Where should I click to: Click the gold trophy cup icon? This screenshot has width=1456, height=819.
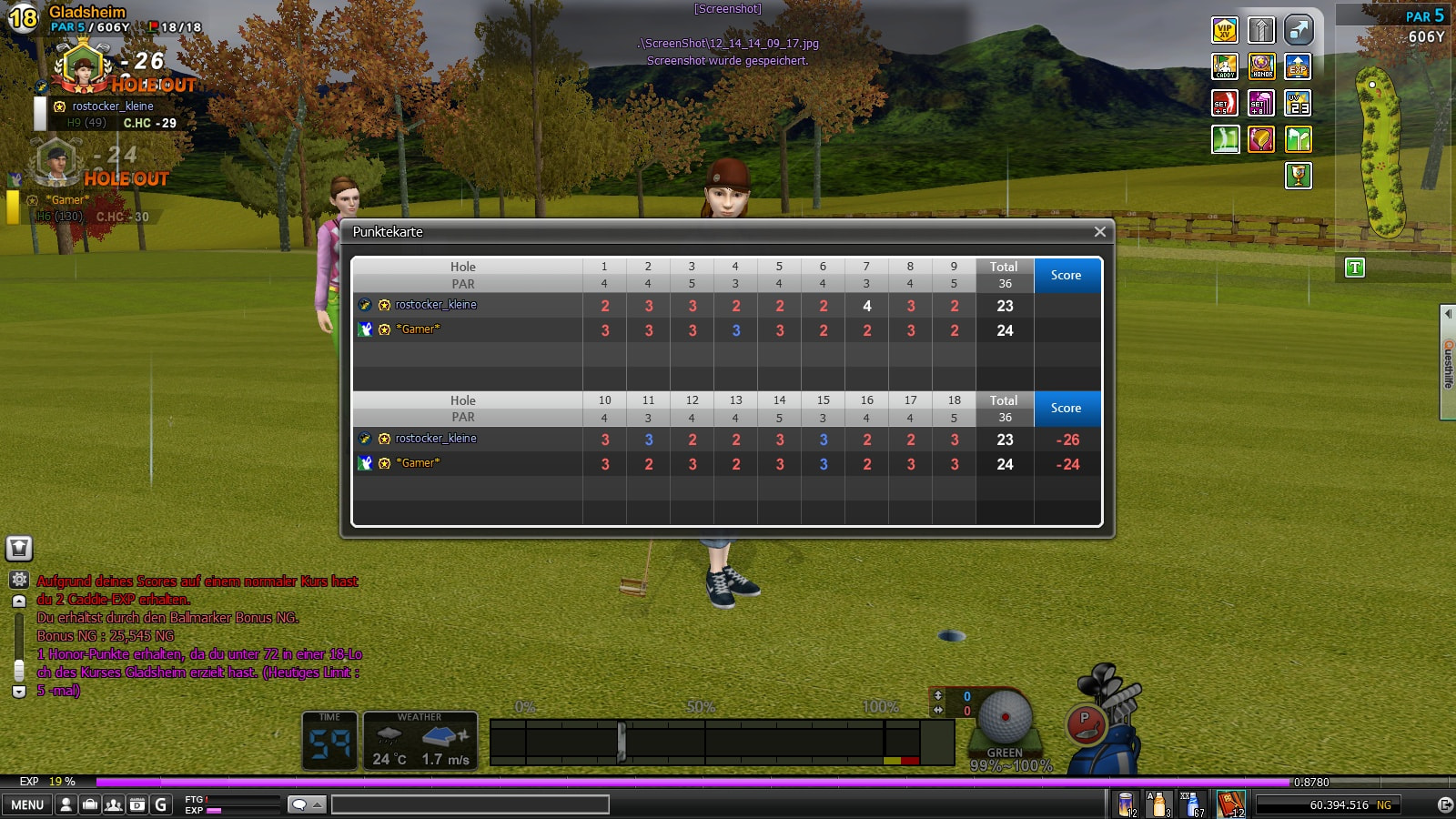point(1298,175)
